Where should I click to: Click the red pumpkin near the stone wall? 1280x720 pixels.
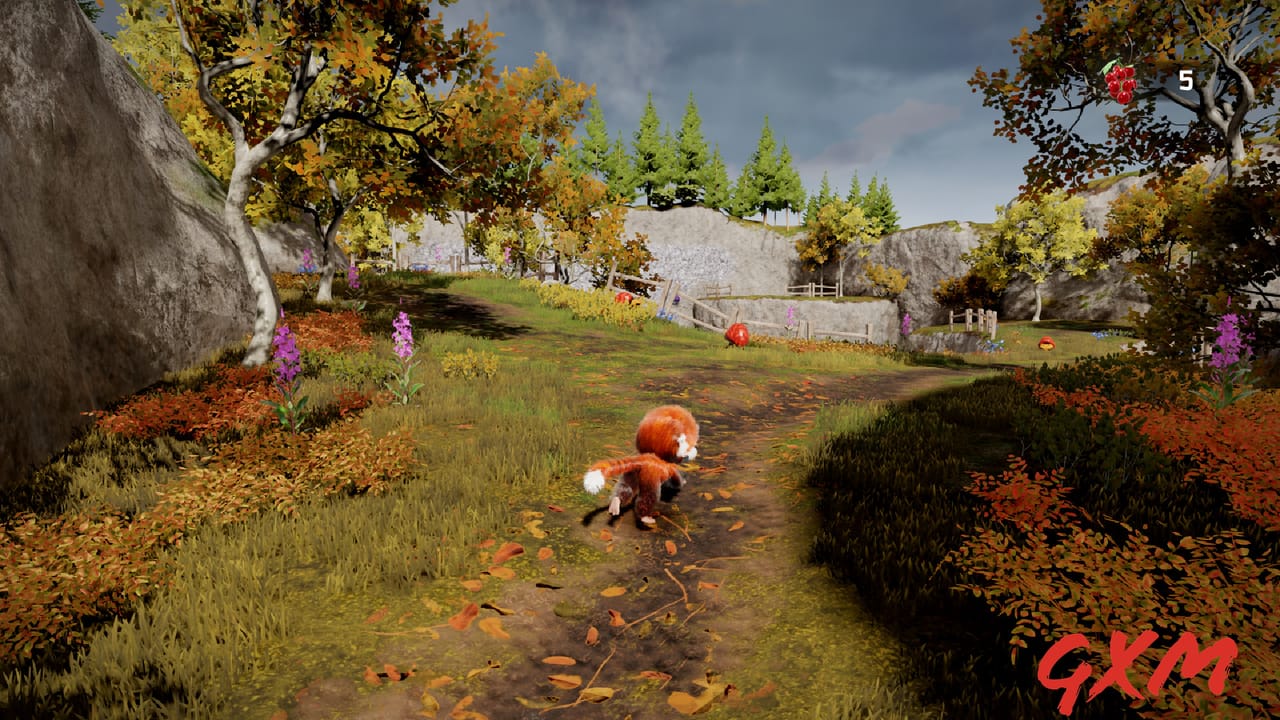(738, 335)
